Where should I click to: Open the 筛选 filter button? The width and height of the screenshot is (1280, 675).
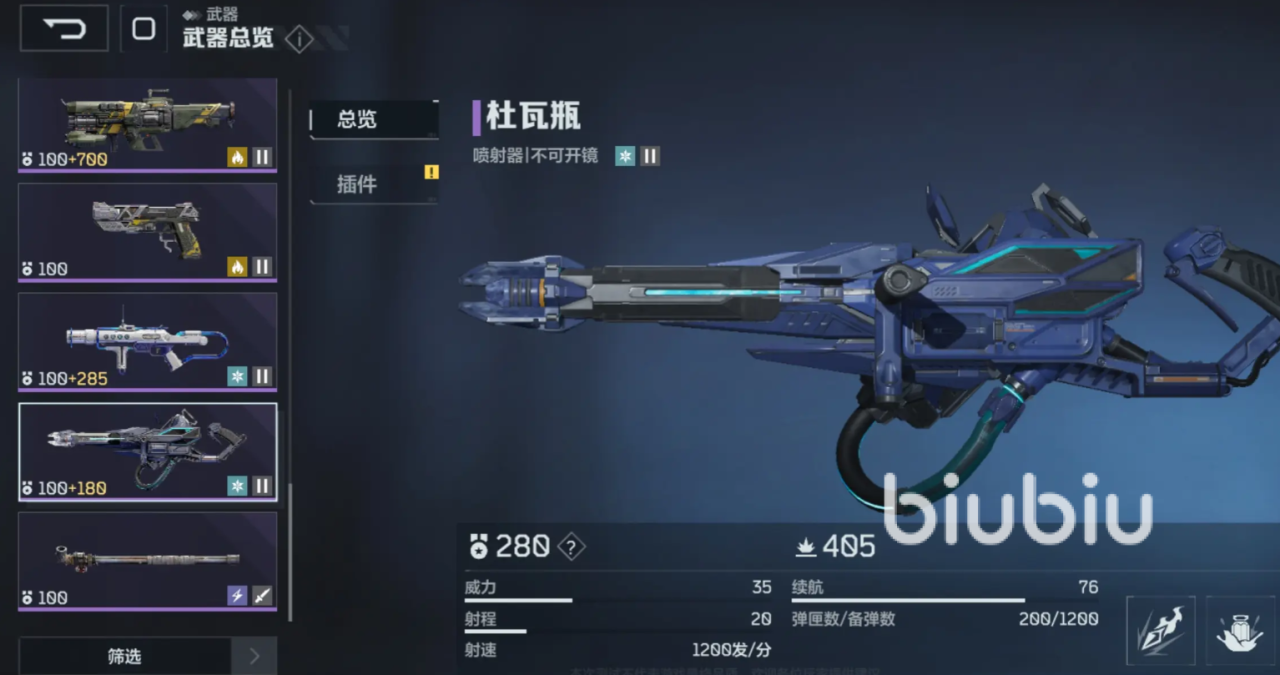[x=125, y=656]
